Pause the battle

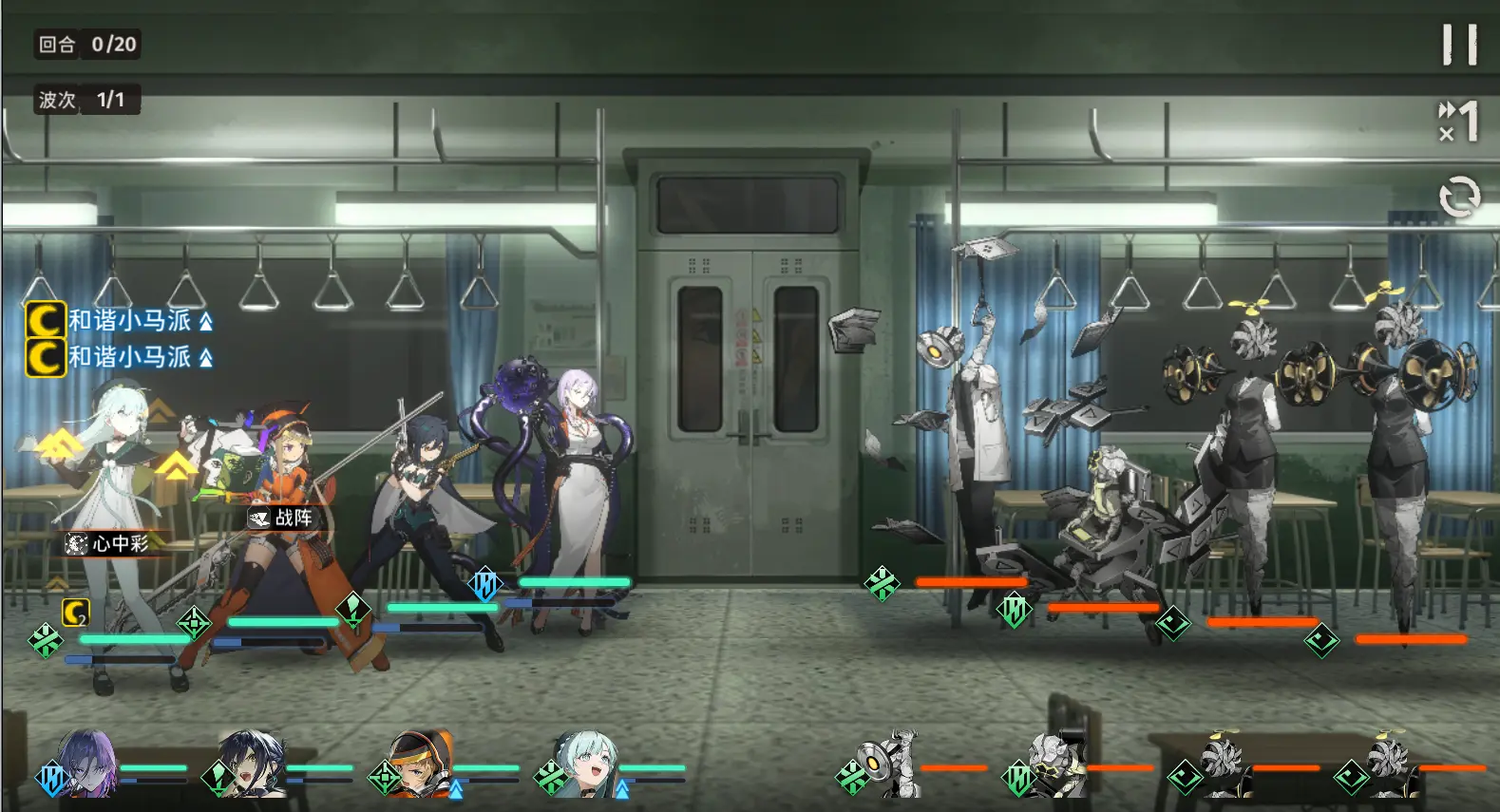[x=1459, y=45]
